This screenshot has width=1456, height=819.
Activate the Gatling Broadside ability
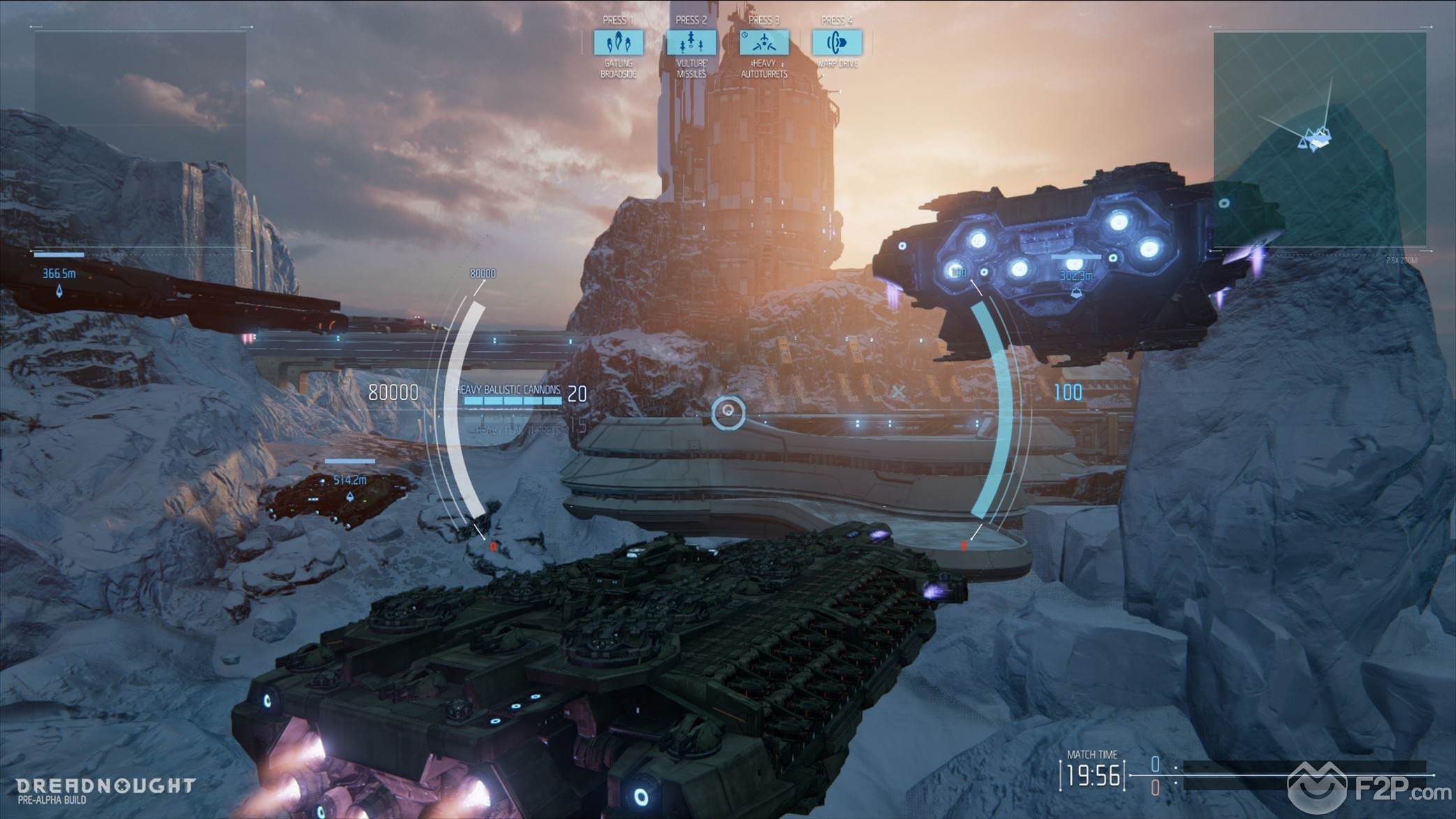[618, 43]
